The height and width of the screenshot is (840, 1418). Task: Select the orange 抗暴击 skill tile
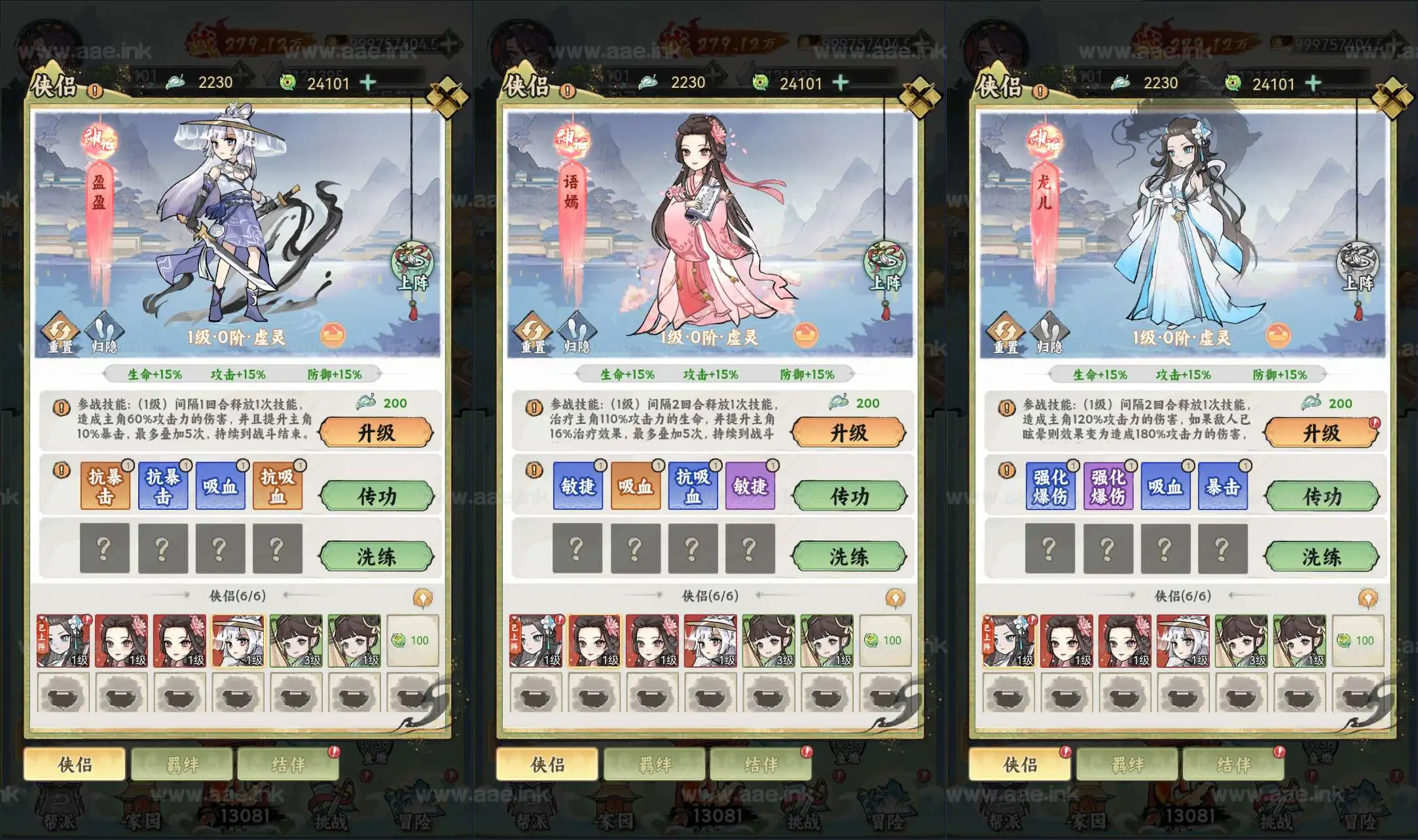(105, 486)
